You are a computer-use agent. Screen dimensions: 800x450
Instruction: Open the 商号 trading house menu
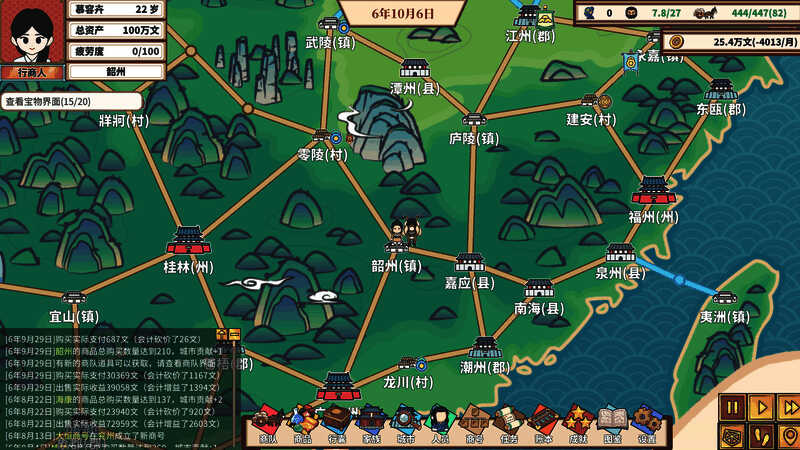(474, 423)
